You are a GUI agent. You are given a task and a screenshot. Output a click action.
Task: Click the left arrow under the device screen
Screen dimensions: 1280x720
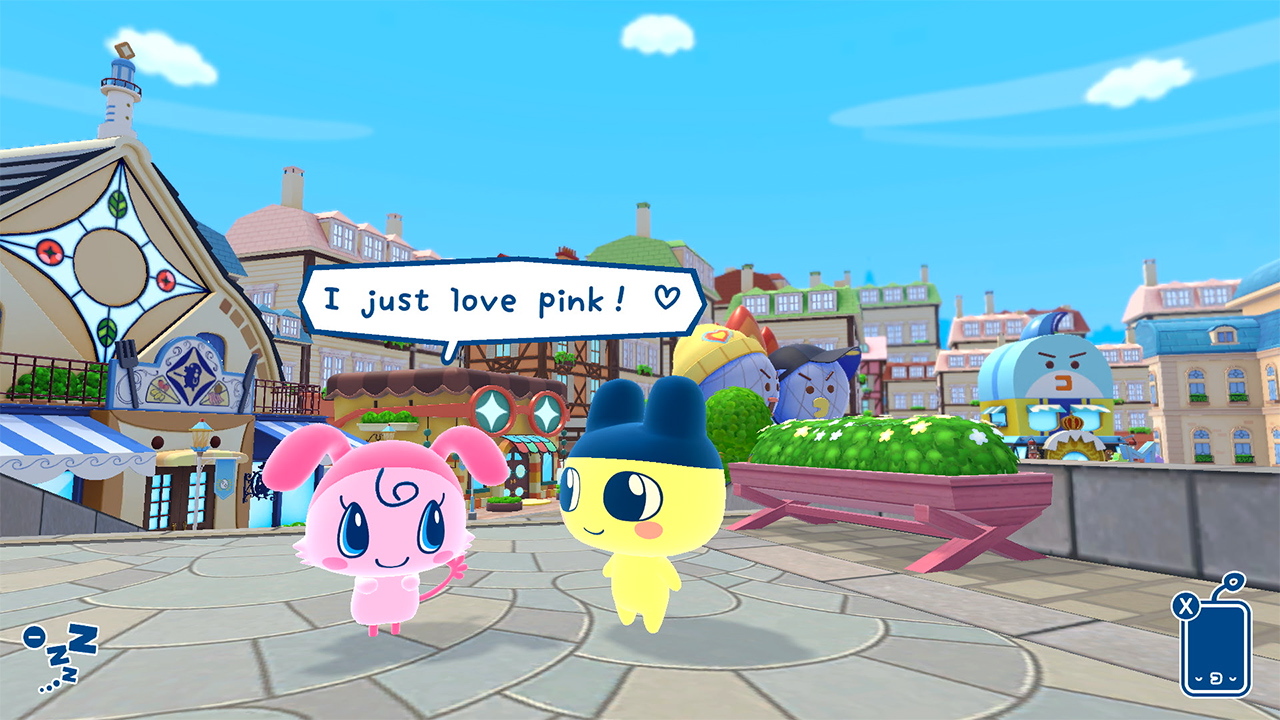tap(1198, 679)
